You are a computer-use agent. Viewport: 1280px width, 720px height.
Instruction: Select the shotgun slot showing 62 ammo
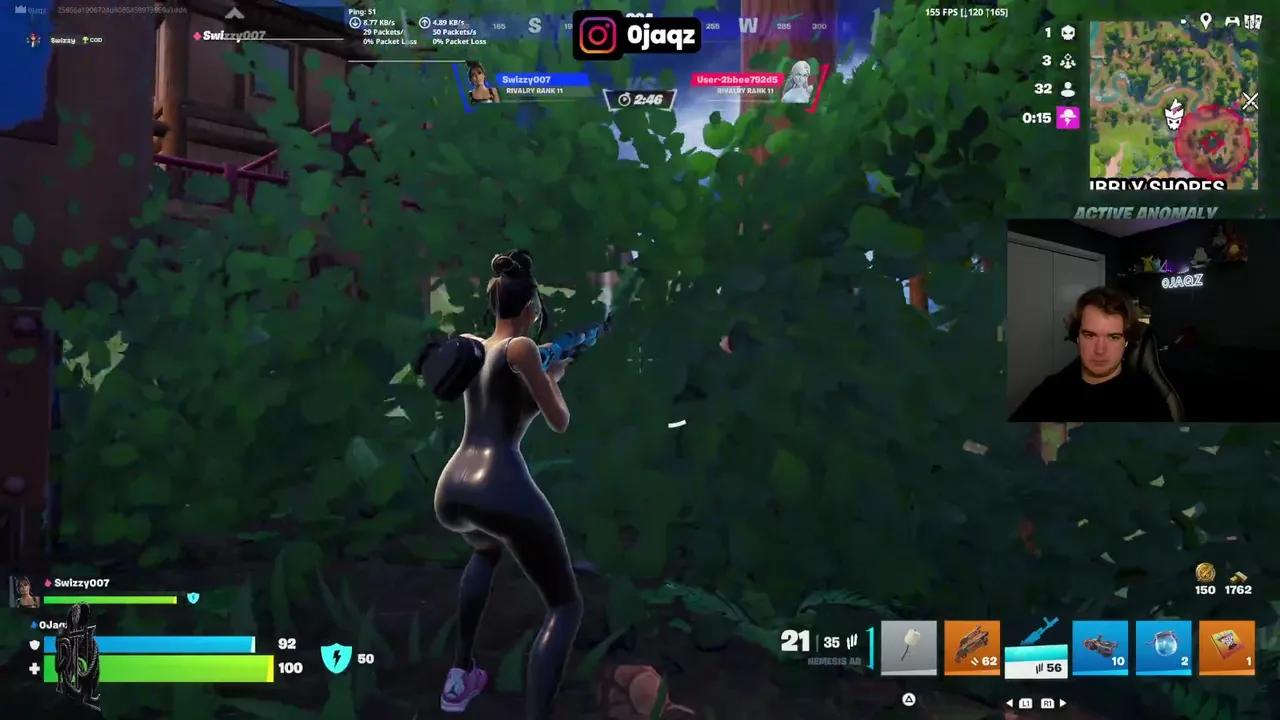pyautogui.click(x=972, y=647)
